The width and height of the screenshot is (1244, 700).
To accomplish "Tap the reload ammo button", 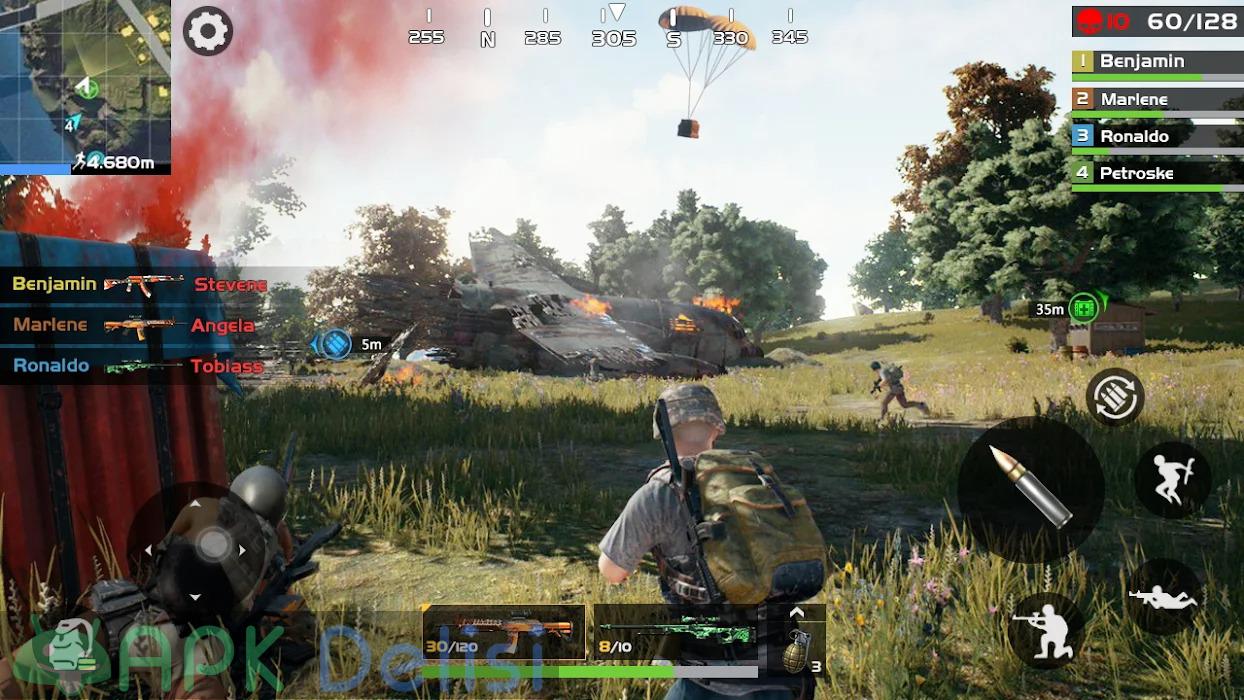I will [x=1114, y=397].
